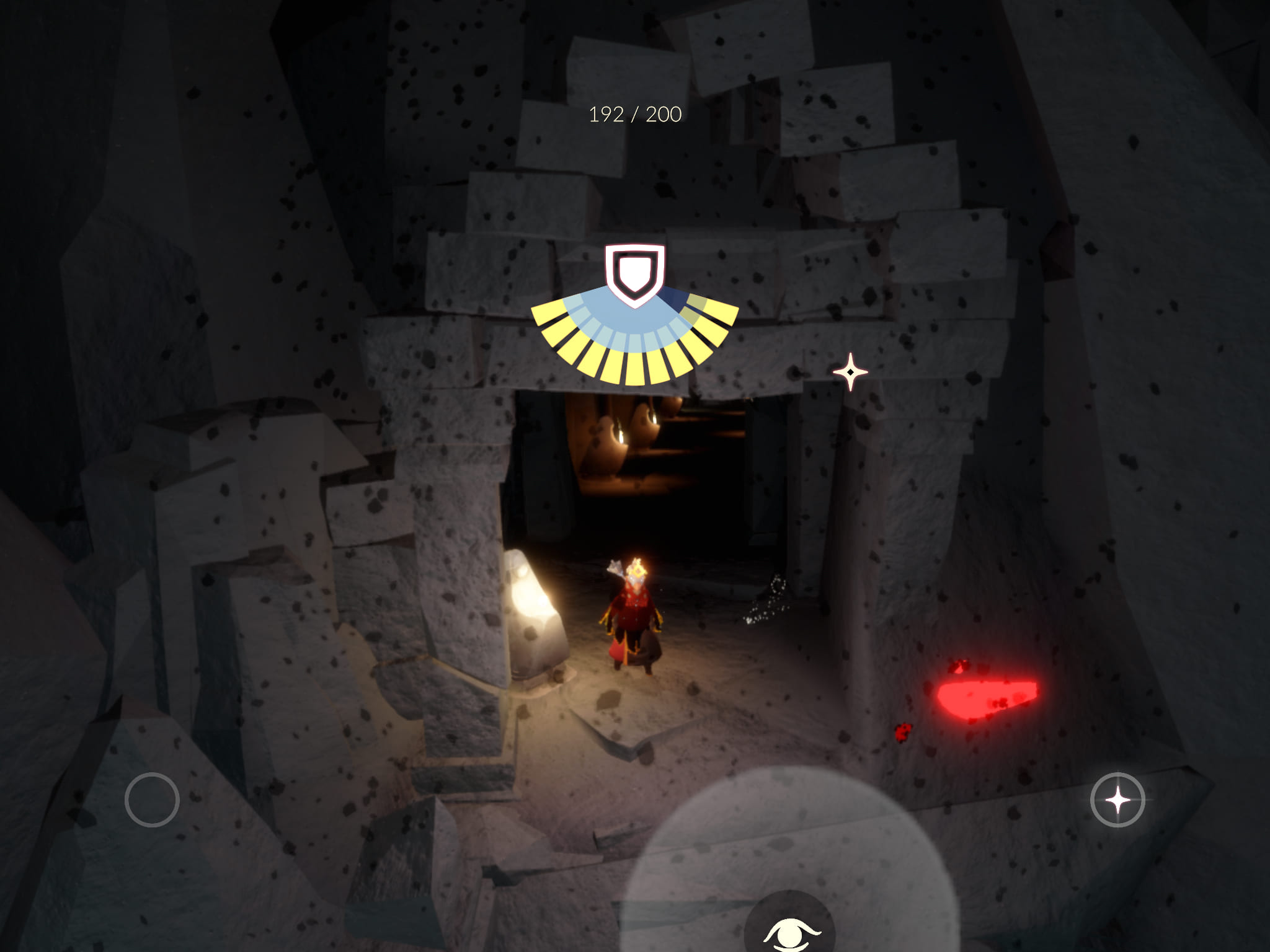The image size is (1270, 952).
Task: Select the floating four-pointed star prompt
Action: (850, 372)
